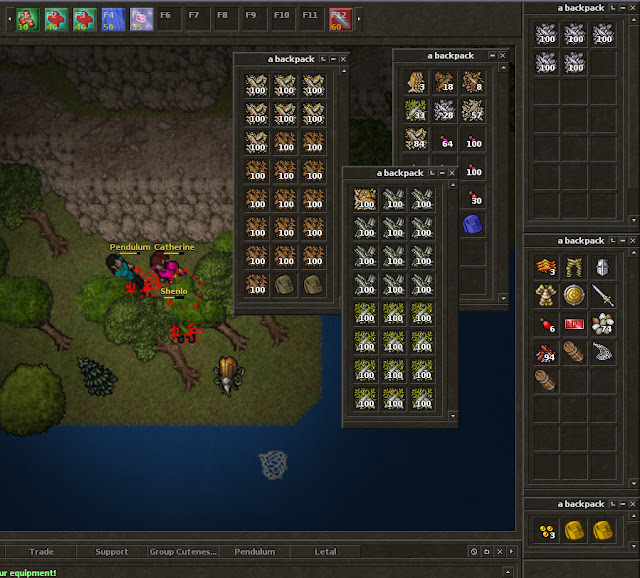The image size is (640, 578).
Task: Select the white pearls stack of 73
Action: [x=603, y=325]
